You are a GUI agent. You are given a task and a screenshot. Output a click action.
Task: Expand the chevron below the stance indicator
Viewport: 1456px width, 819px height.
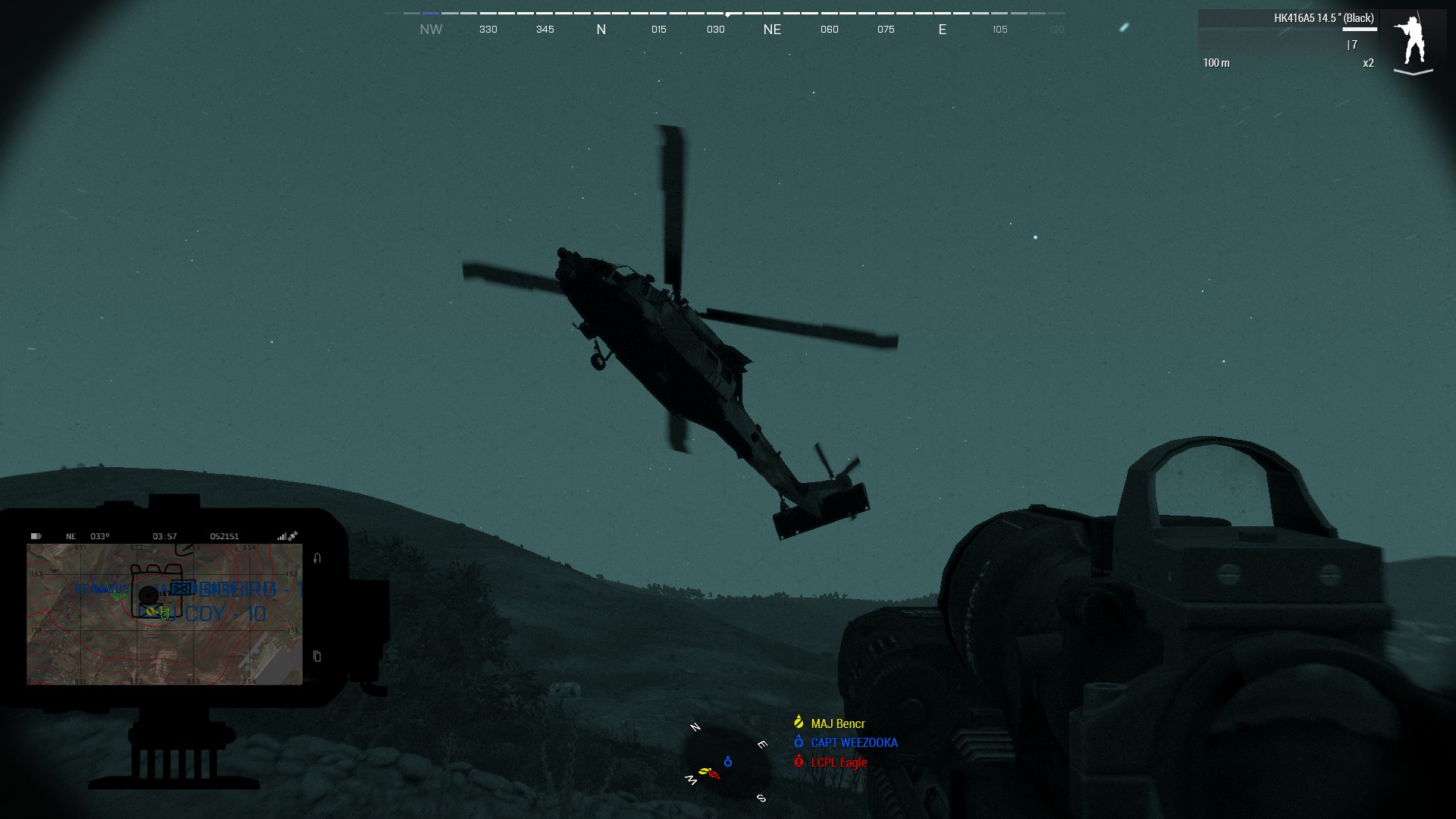pyautogui.click(x=1412, y=71)
